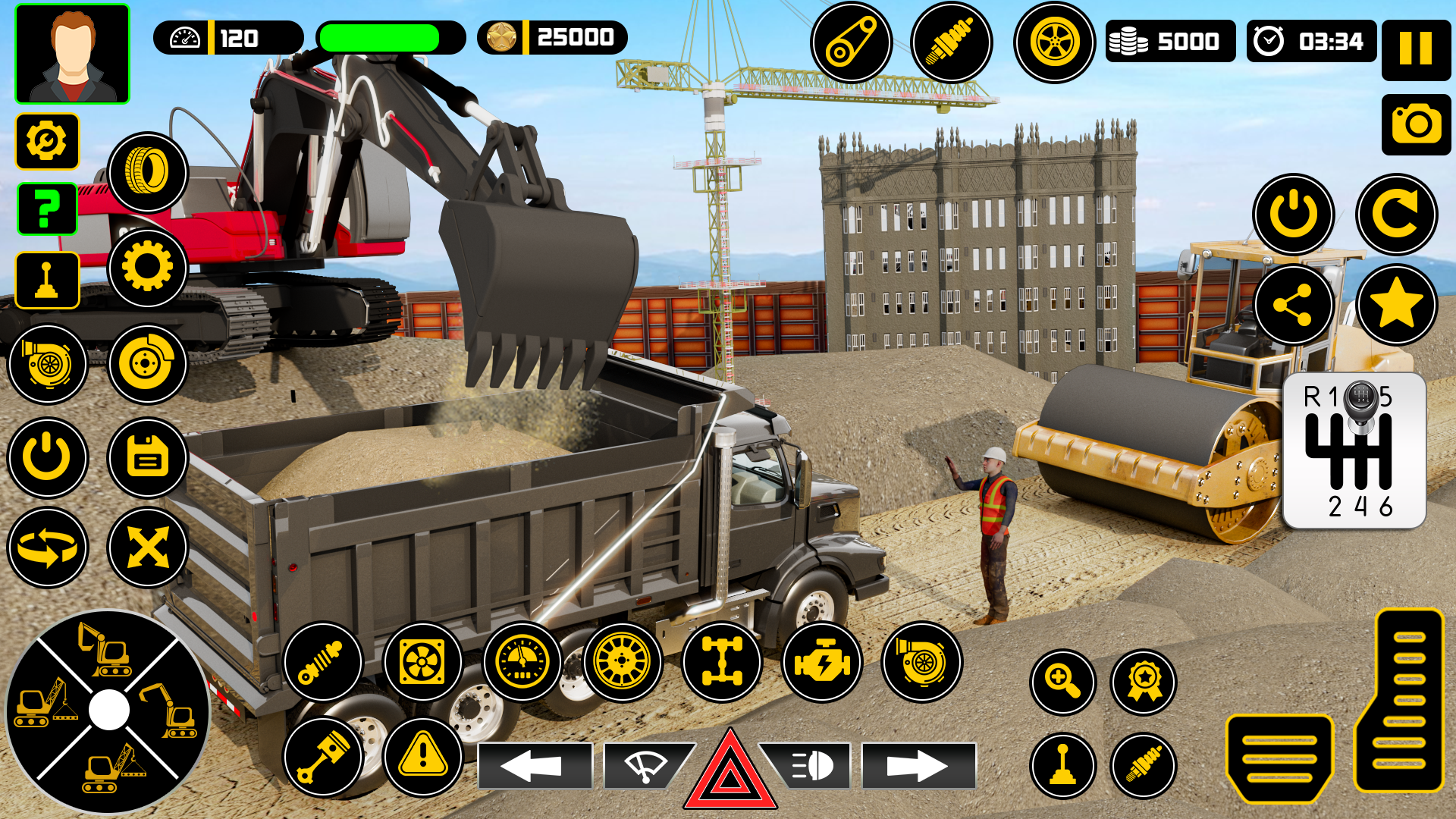Select the speedometer gauge icon

(521, 662)
